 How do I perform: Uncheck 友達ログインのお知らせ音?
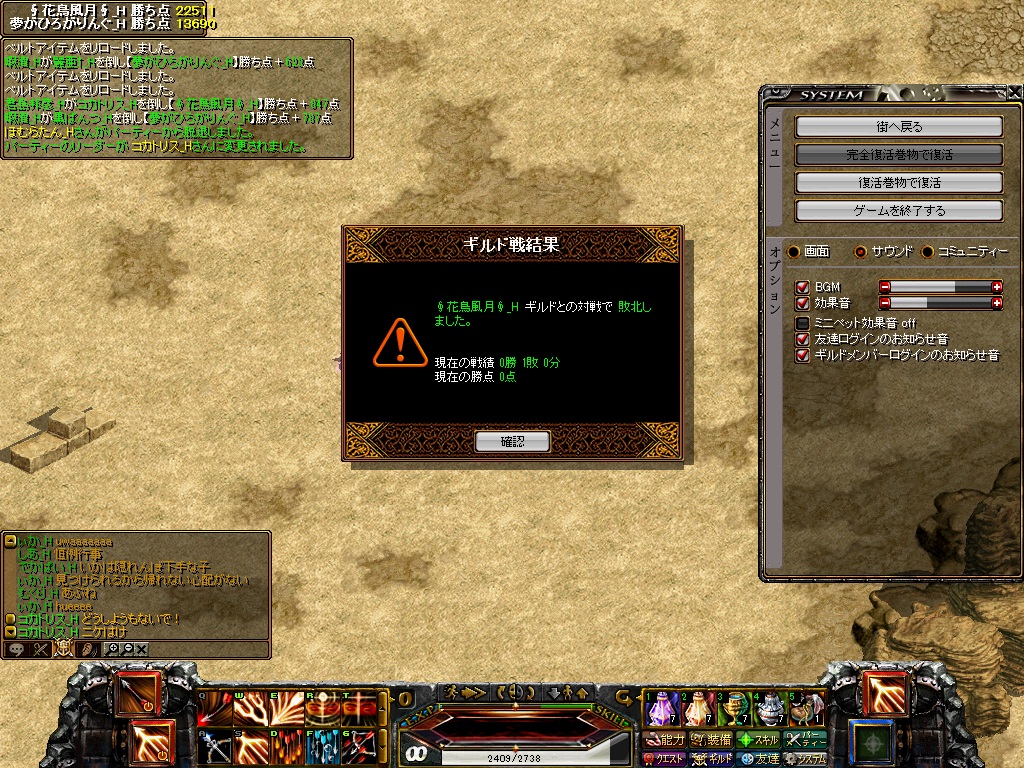[x=802, y=339]
